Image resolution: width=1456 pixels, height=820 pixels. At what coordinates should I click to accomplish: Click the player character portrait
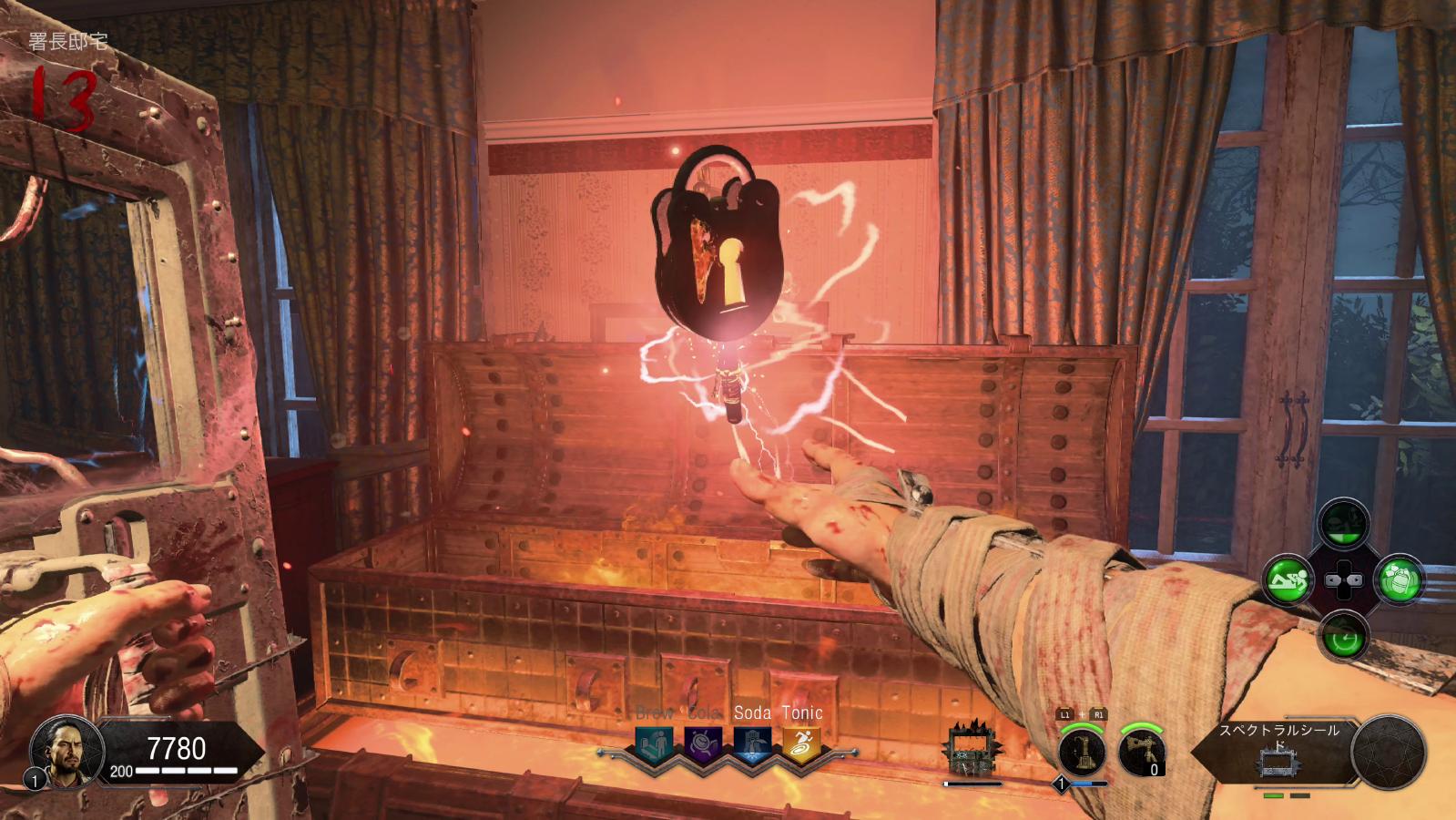pyautogui.click(x=62, y=753)
